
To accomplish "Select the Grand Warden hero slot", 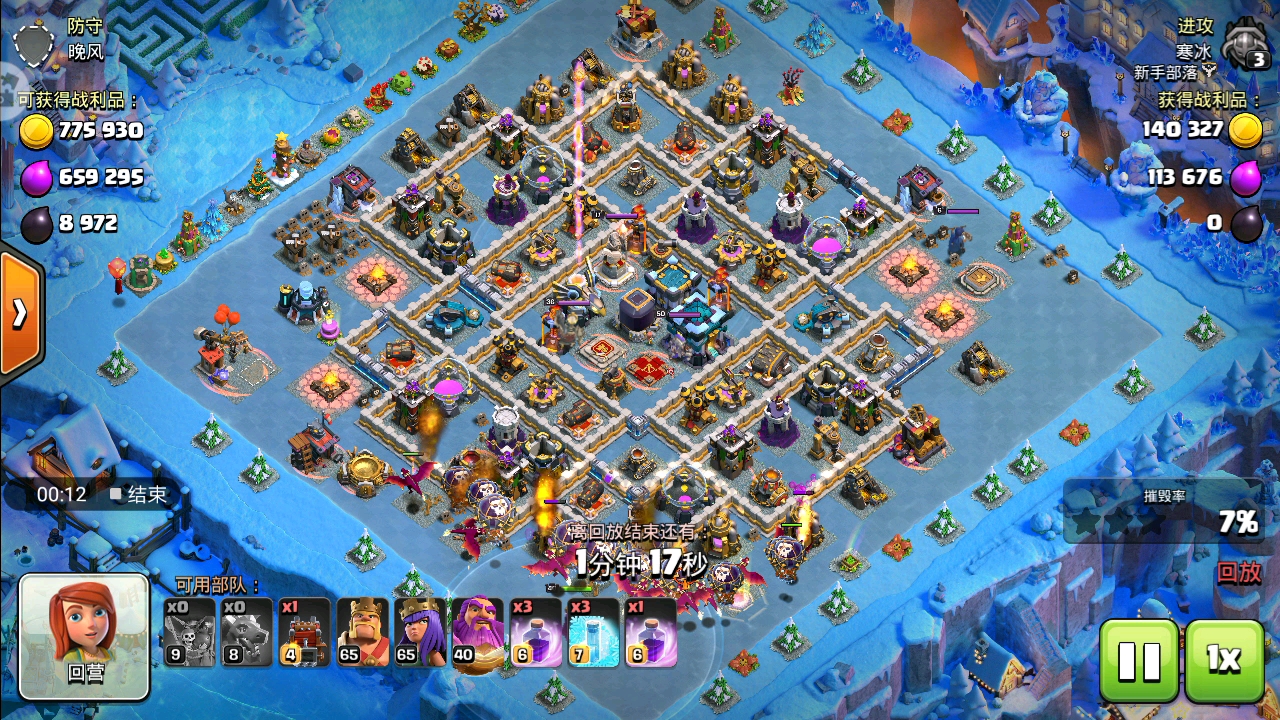I will click(477, 633).
